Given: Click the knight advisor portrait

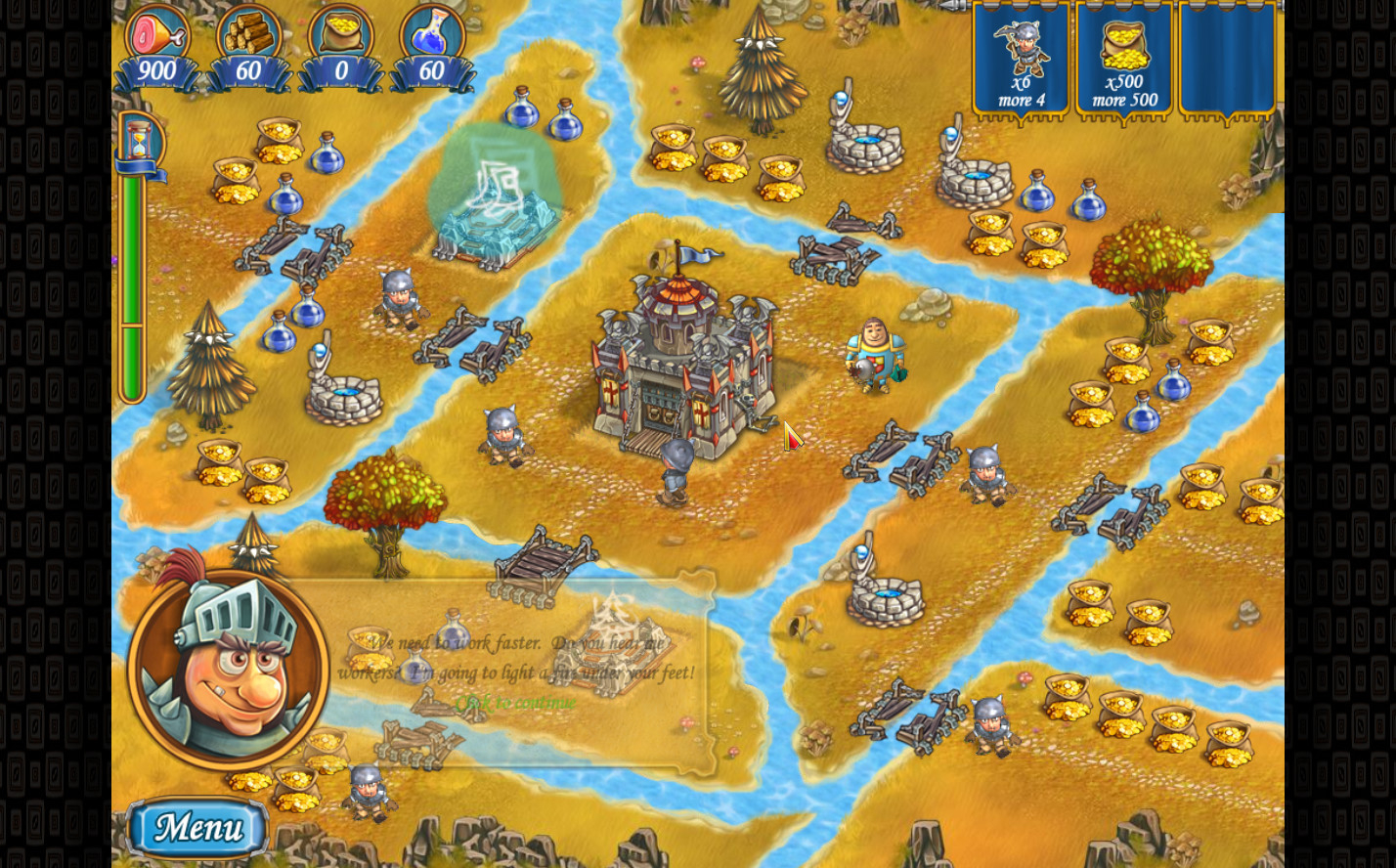Looking at the screenshot, I should coord(229,664).
